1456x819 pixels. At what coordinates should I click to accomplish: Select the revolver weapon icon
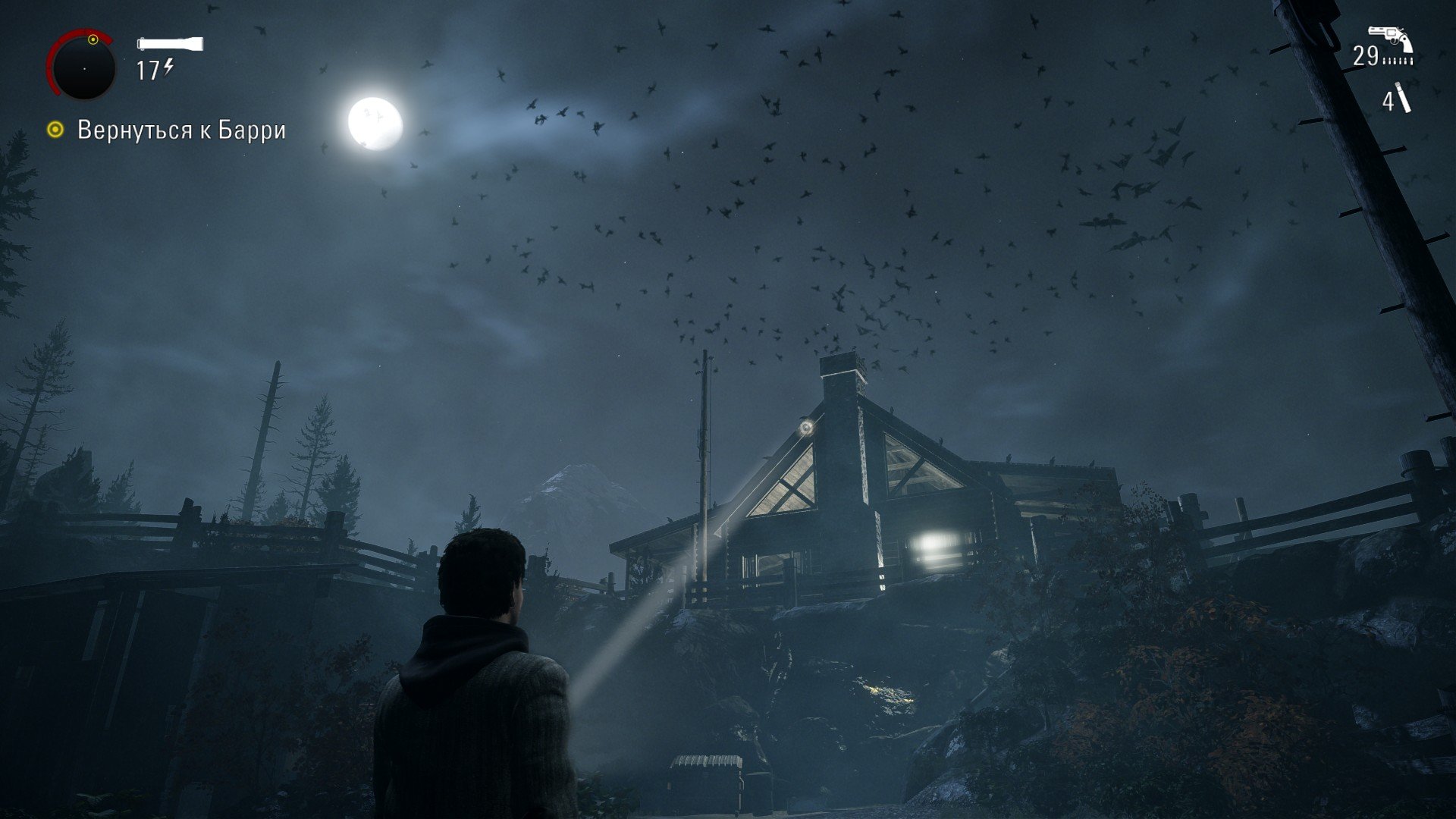tap(1389, 39)
